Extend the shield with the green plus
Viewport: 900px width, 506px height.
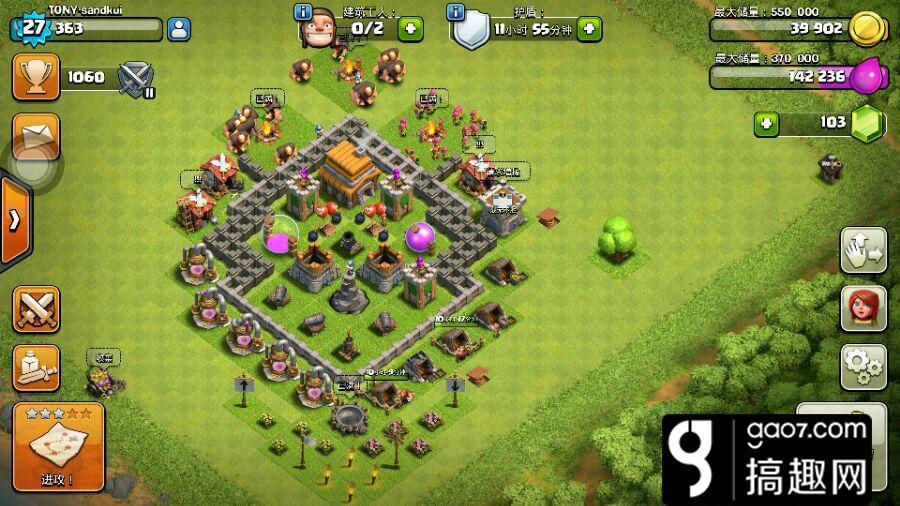tap(589, 29)
